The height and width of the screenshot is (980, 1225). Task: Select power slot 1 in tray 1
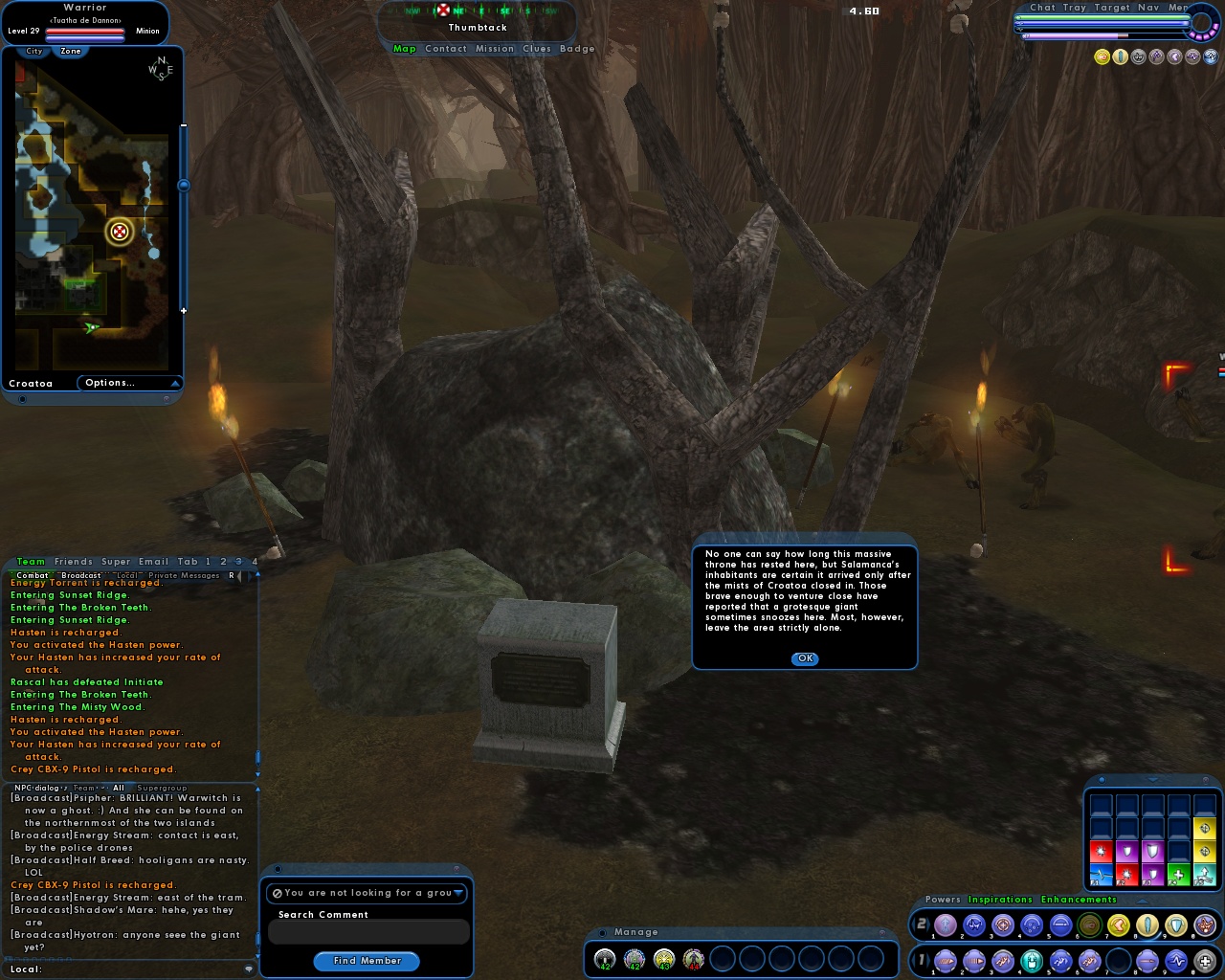[x=944, y=960]
